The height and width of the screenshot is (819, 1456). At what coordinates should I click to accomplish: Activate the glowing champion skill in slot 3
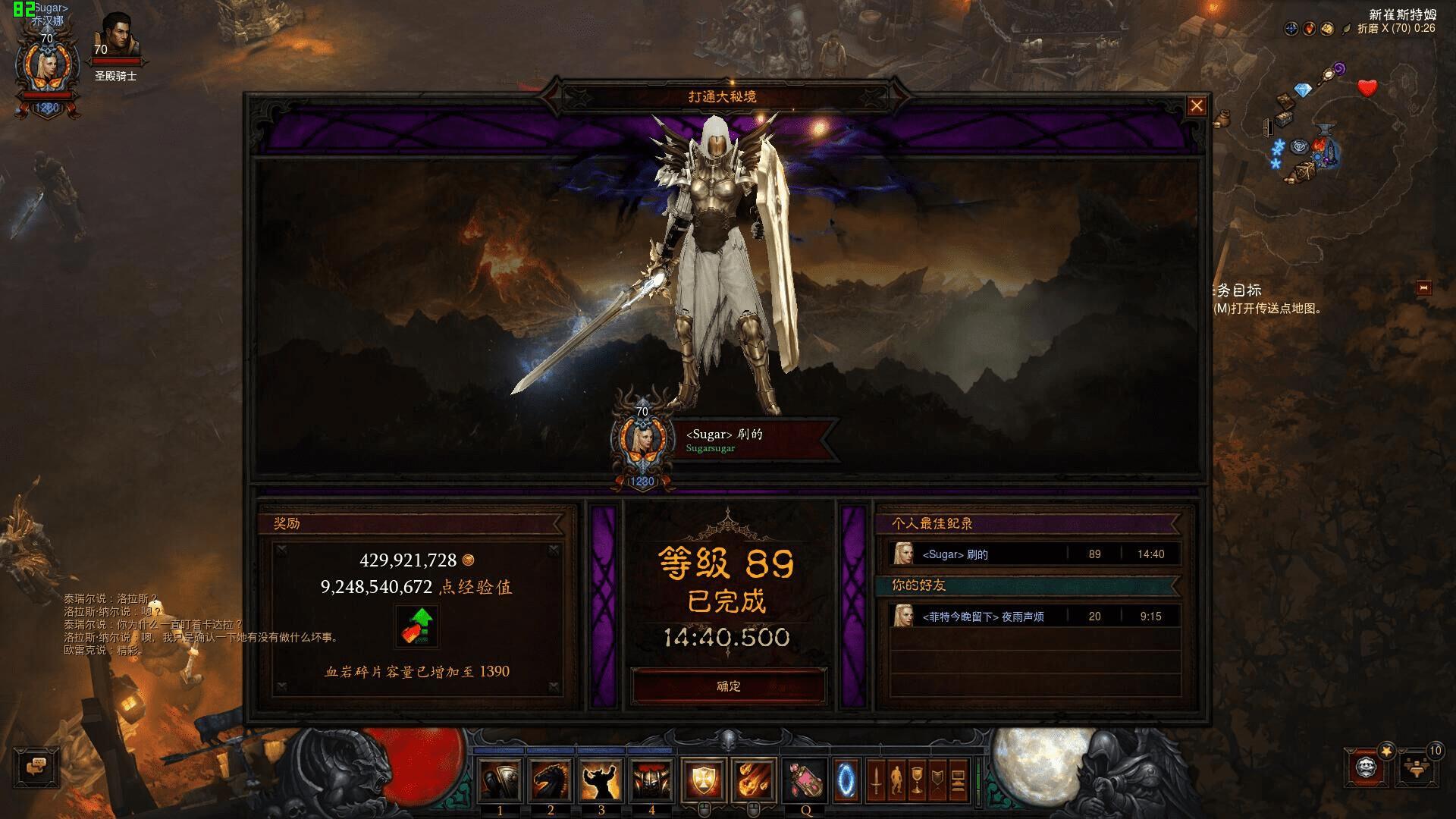[x=601, y=780]
